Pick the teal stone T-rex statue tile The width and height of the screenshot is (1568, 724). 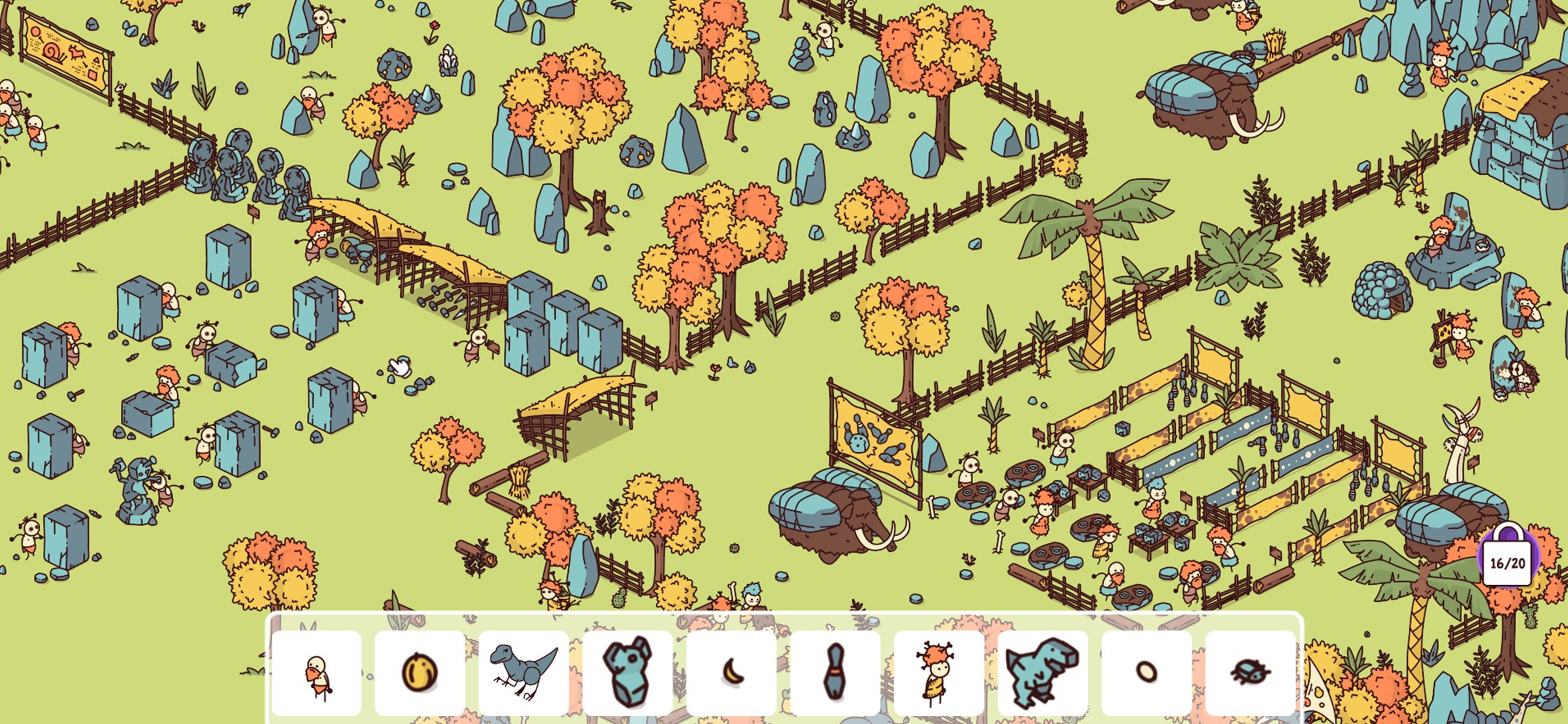(1042, 673)
